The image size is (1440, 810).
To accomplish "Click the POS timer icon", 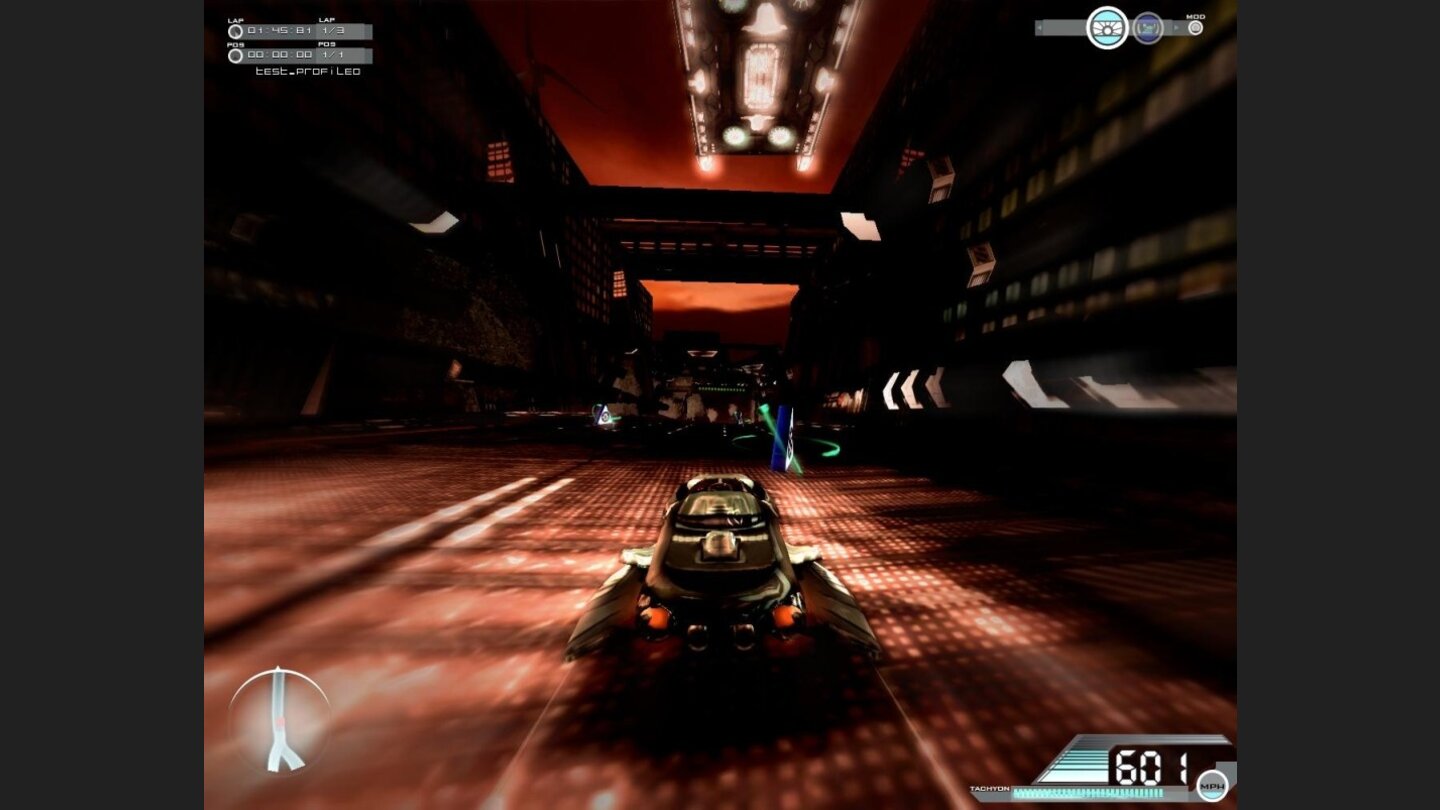I will pos(235,56).
